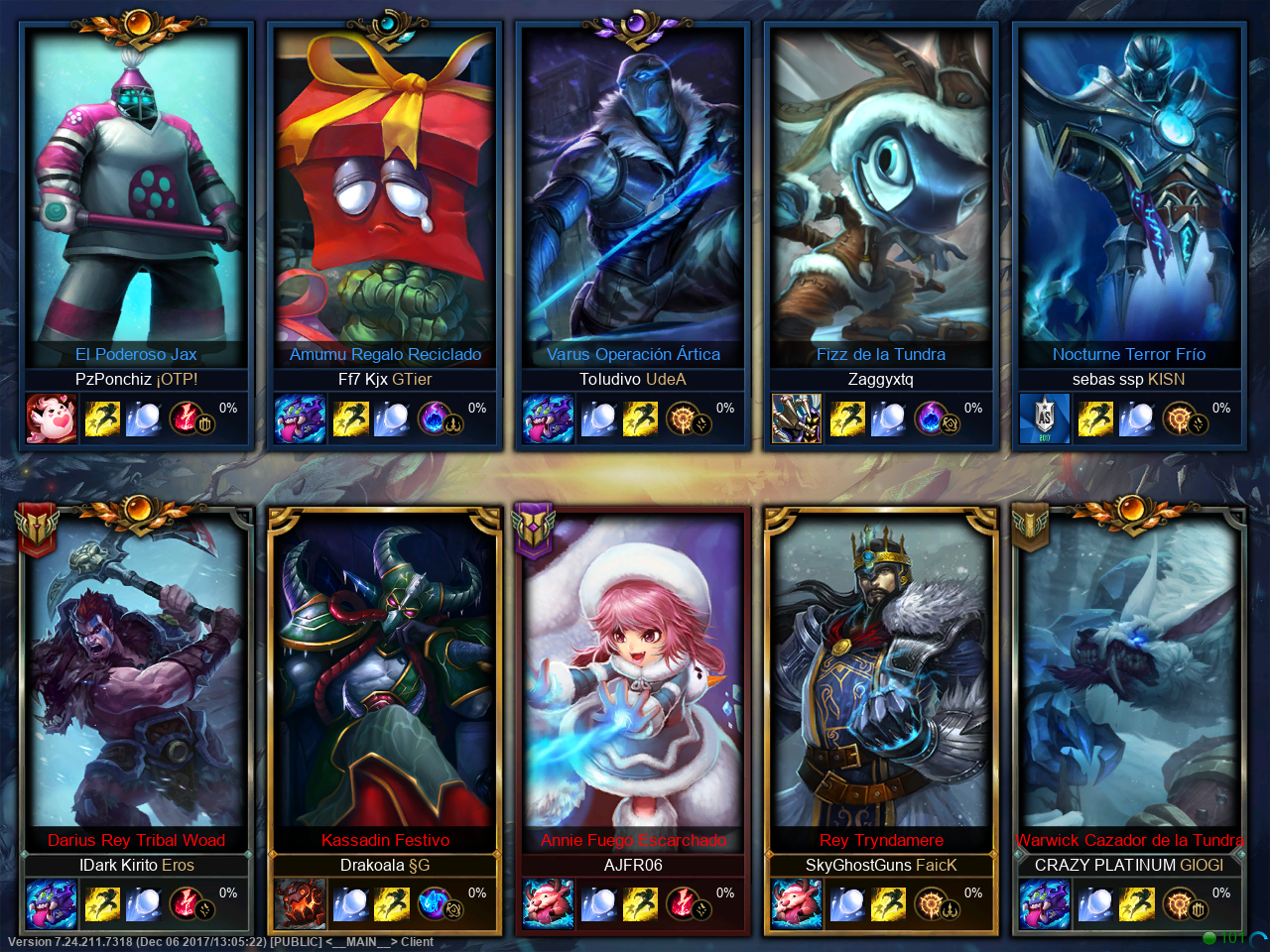This screenshot has width=1270, height=952.
Task: Choose the Annie Fuego Escarchado card
Action: [633, 674]
